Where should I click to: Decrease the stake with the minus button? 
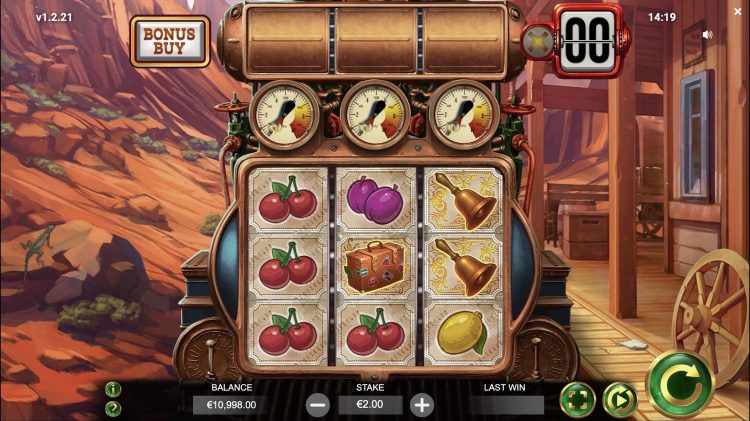[318, 405]
